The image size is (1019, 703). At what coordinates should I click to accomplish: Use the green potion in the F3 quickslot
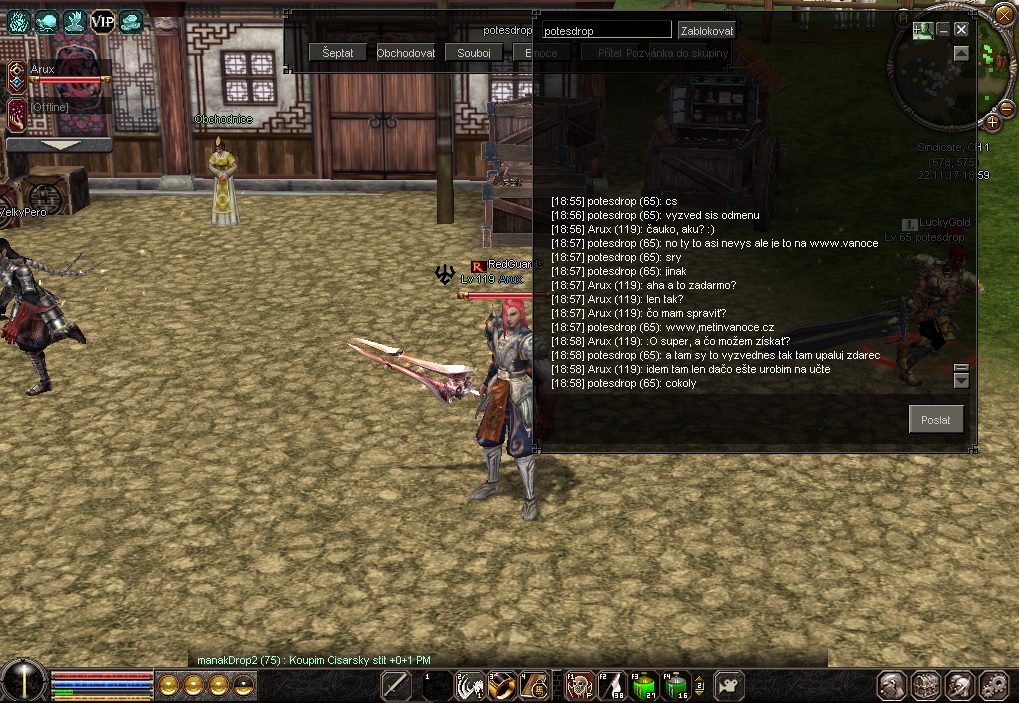[x=644, y=685]
